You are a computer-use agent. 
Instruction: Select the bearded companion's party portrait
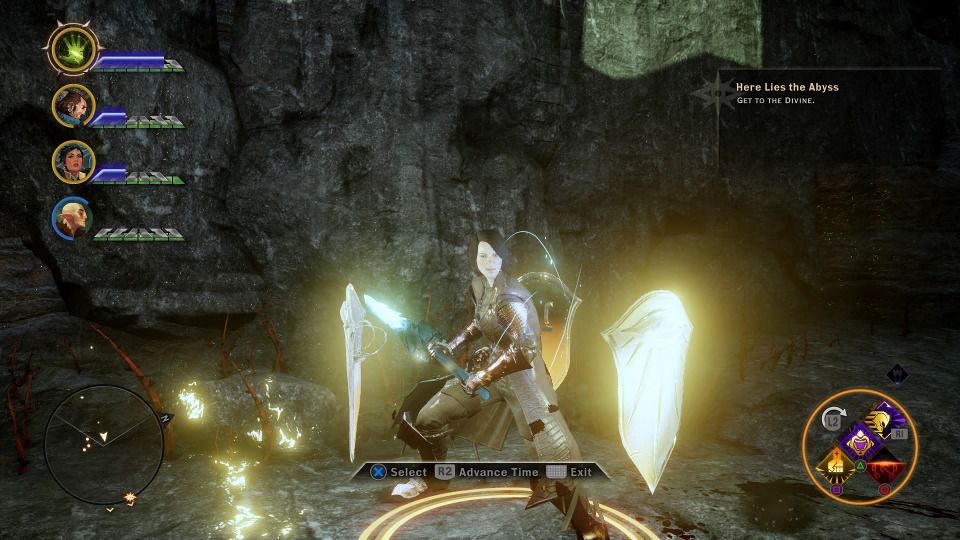pos(74,104)
